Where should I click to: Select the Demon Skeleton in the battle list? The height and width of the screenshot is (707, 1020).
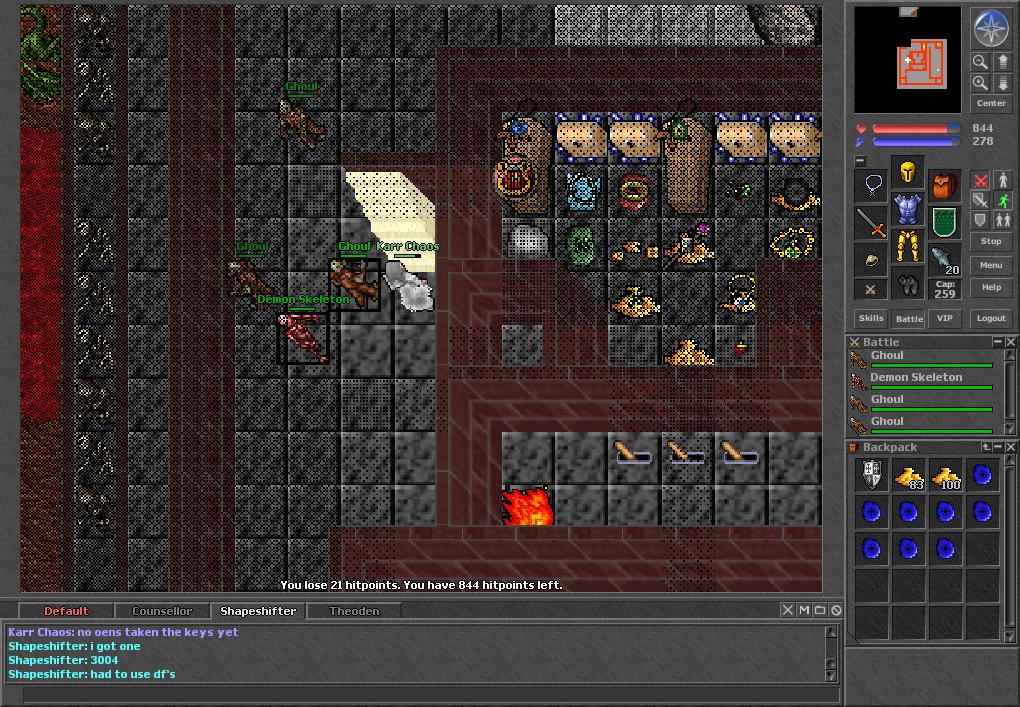pos(916,378)
